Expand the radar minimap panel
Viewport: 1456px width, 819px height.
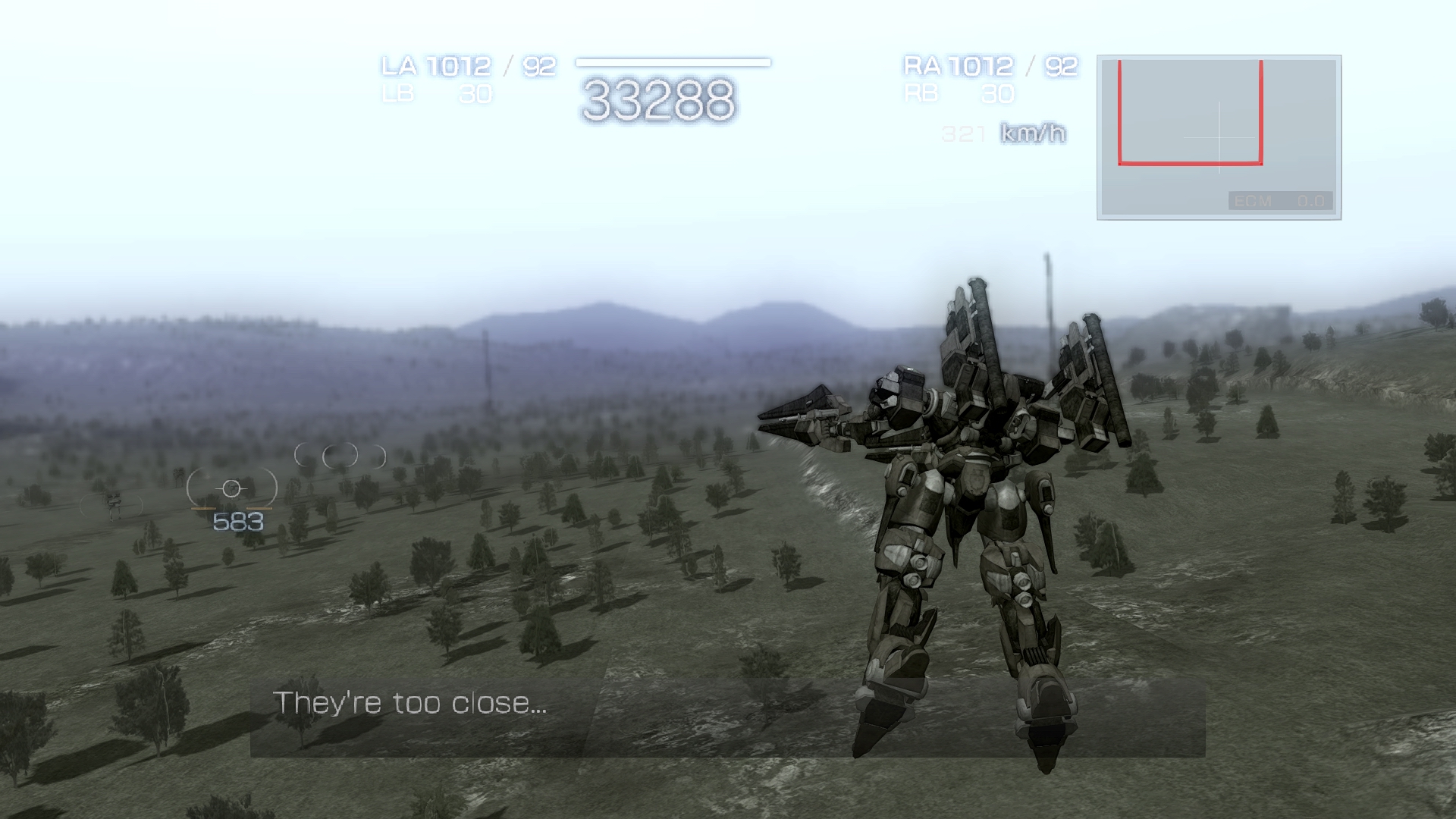pyautogui.click(x=1218, y=135)
